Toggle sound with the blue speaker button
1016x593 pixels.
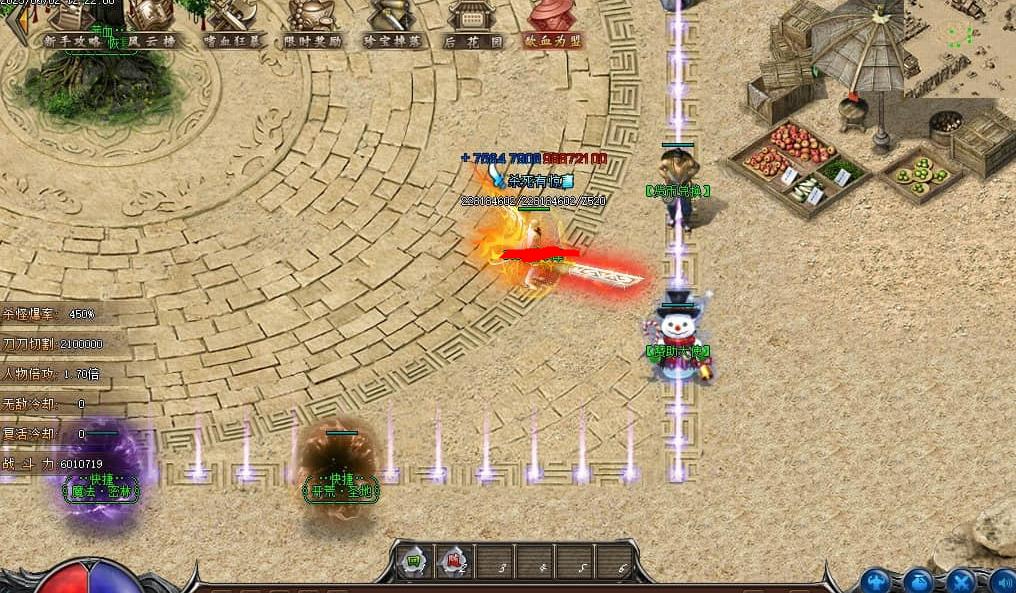pyautogui.click(x=1002, y=581)
